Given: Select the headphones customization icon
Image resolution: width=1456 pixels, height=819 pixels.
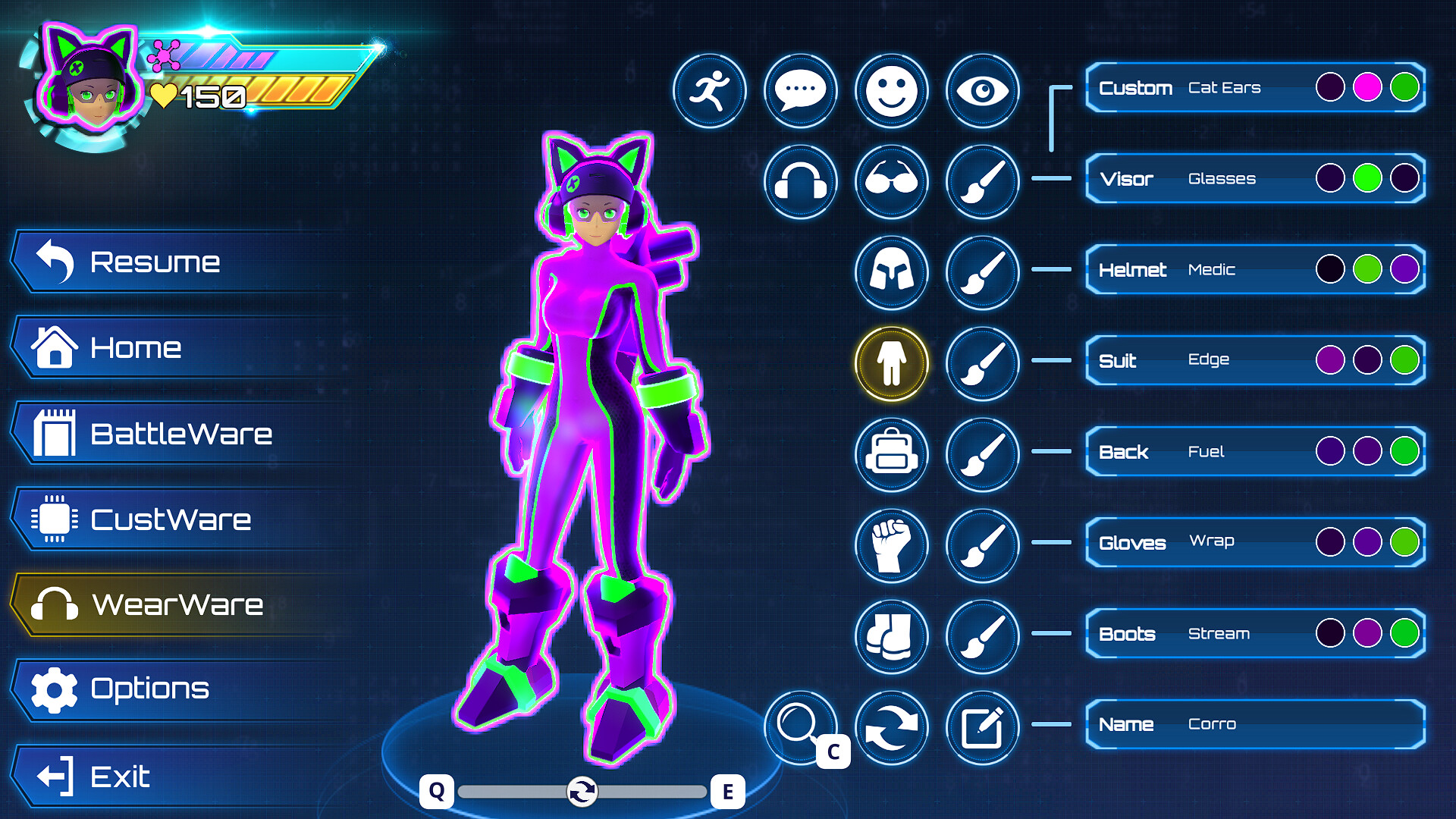Looking at the screenshot, I should point(800,182).
